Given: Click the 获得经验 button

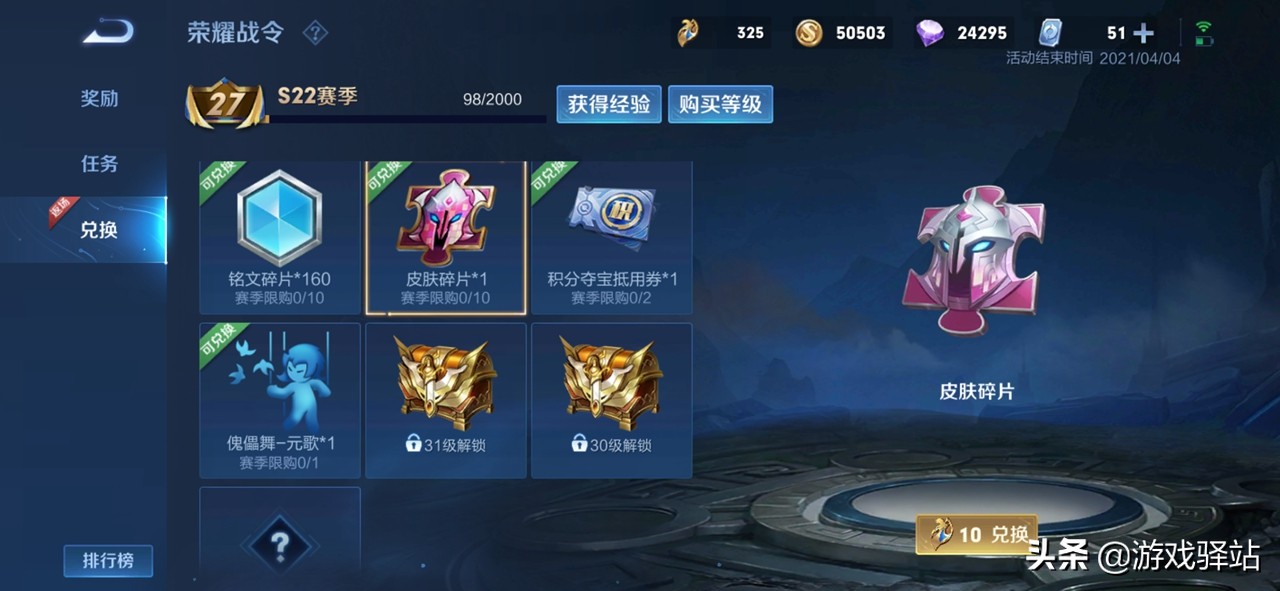Looking at the screenshot, I should pos(609,104).
